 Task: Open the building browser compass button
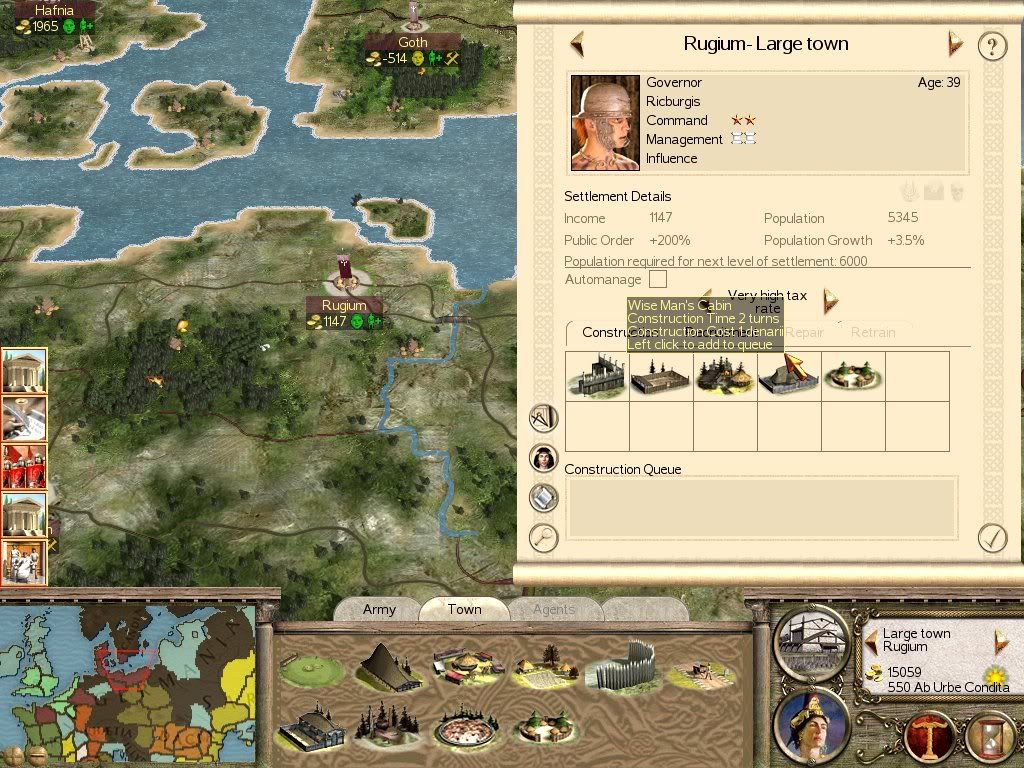pyautogui.click(x=543, y=417)
